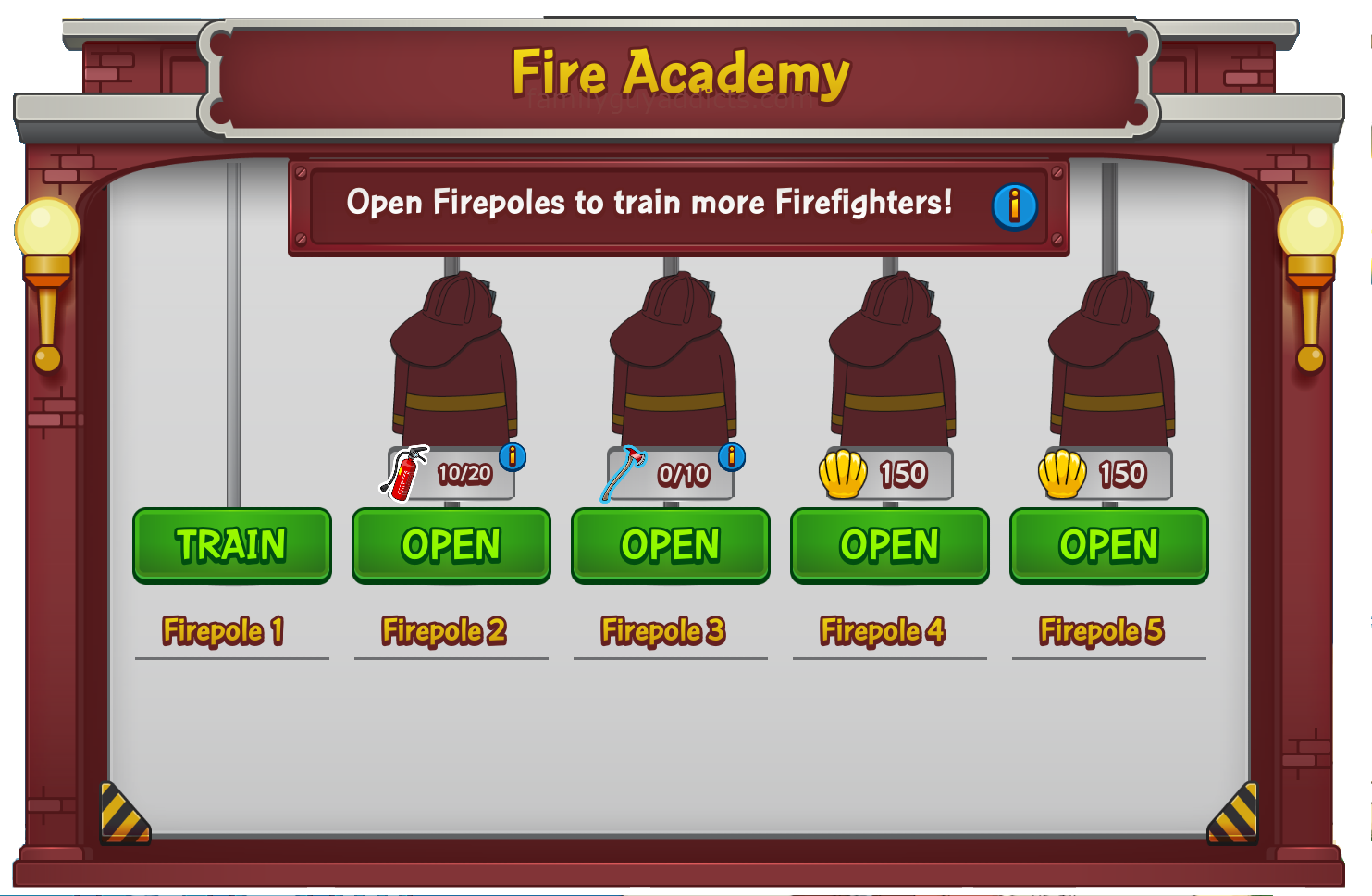Tap the info icon on the fire extinguisher cost

click(513, 456)
